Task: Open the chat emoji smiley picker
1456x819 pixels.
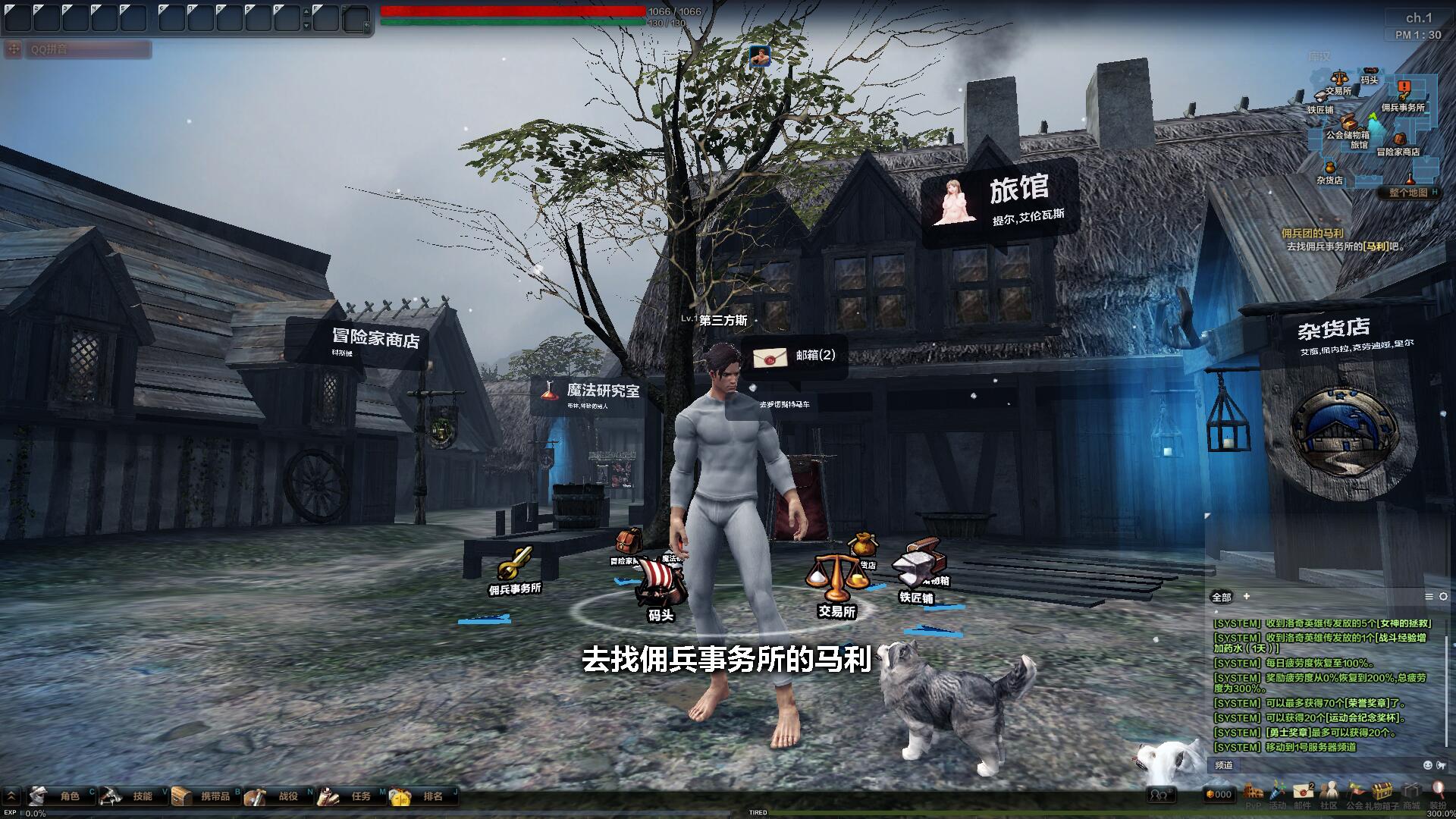Action: [1428, 765]
